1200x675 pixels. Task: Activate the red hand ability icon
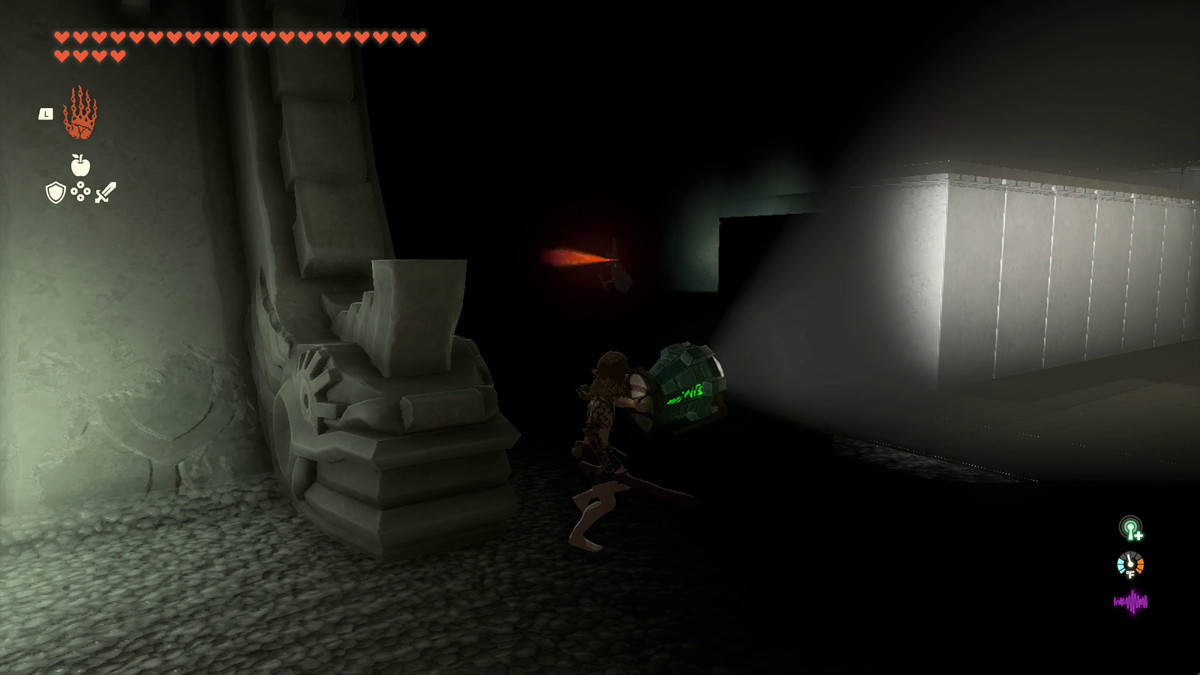pos(80,113)
